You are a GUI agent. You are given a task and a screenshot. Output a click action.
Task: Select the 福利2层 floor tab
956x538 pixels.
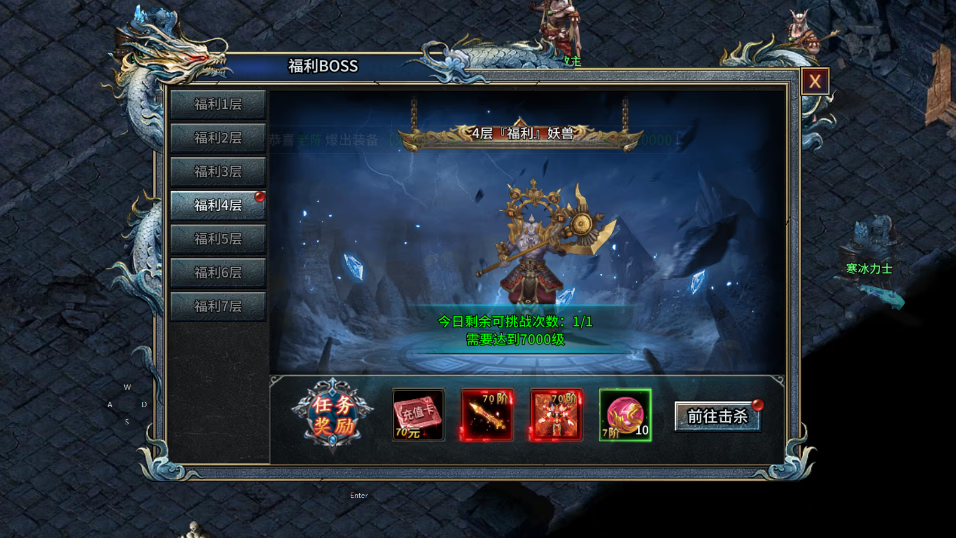(x=218, y=138)
